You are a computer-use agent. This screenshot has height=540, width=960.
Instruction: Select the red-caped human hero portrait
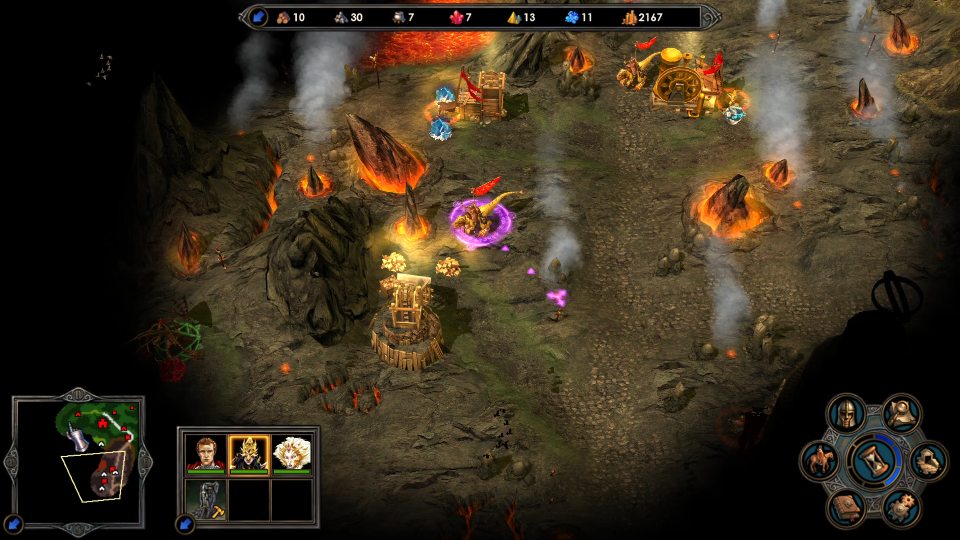206,455
